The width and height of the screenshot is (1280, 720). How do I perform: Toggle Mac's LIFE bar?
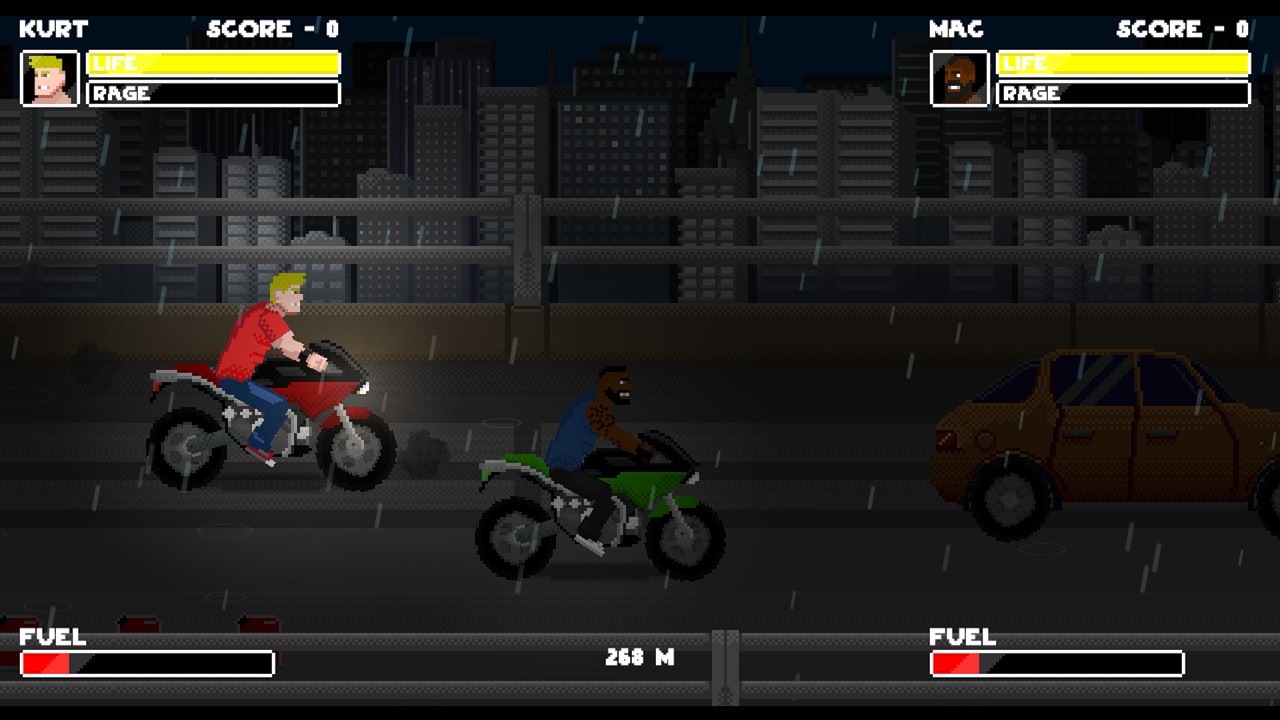tap(1123, 63)
